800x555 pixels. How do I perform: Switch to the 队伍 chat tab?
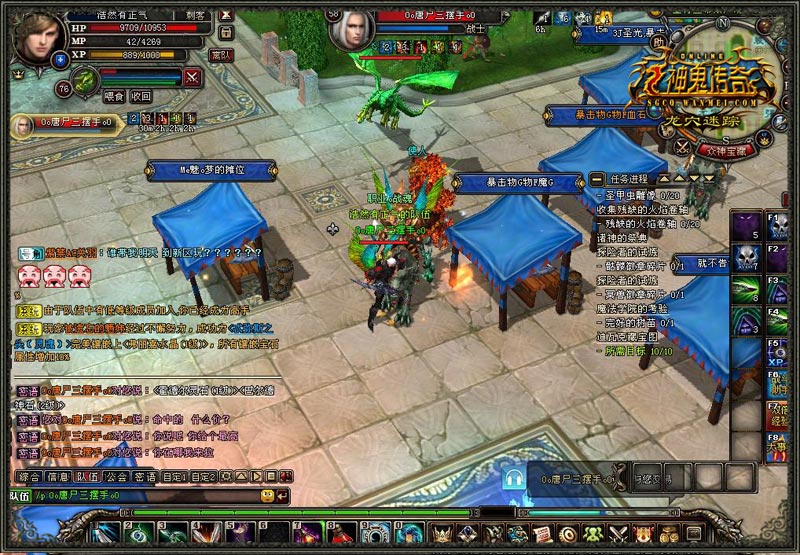pos(88,476)
